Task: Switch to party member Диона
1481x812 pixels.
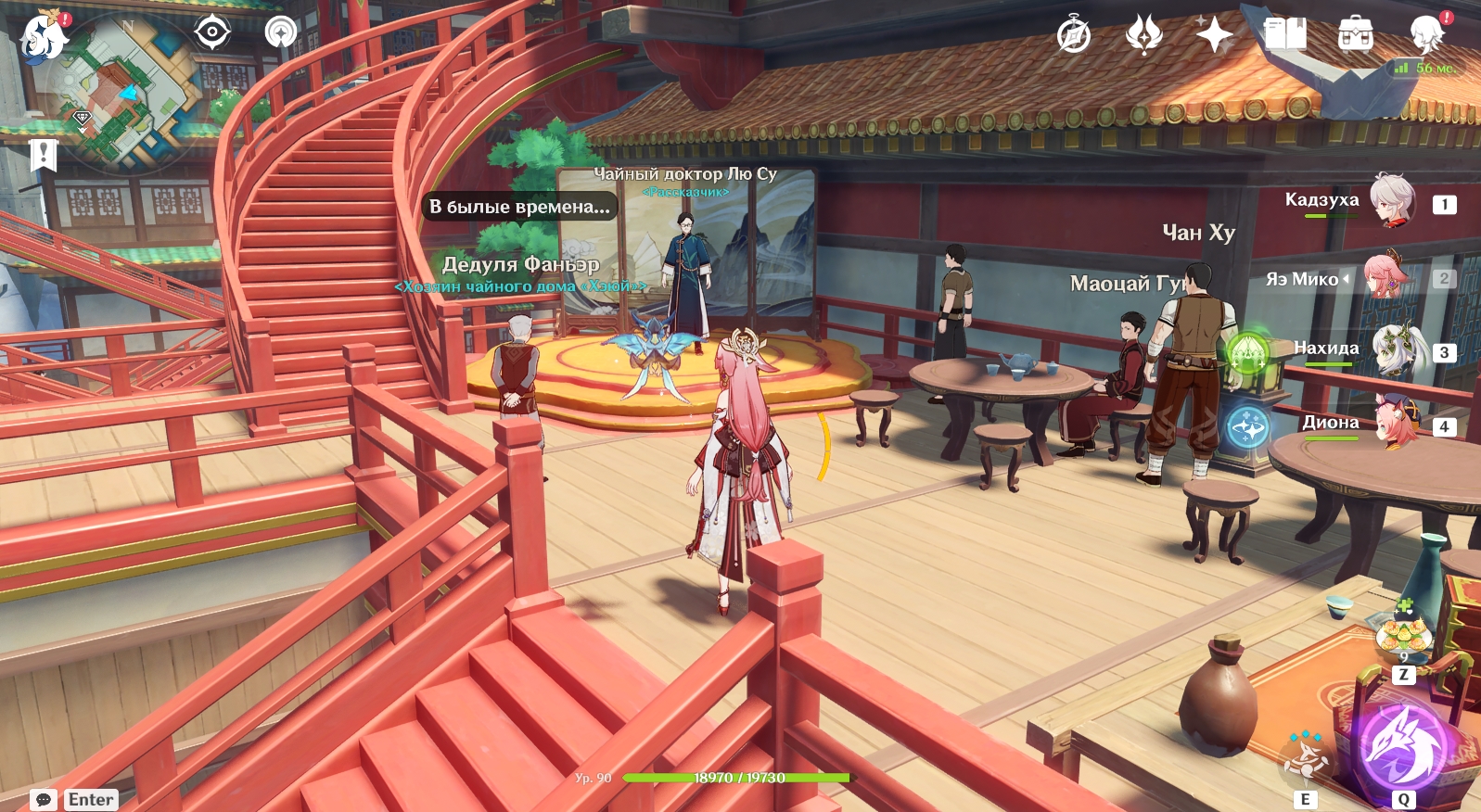Action: [1396, 424]
